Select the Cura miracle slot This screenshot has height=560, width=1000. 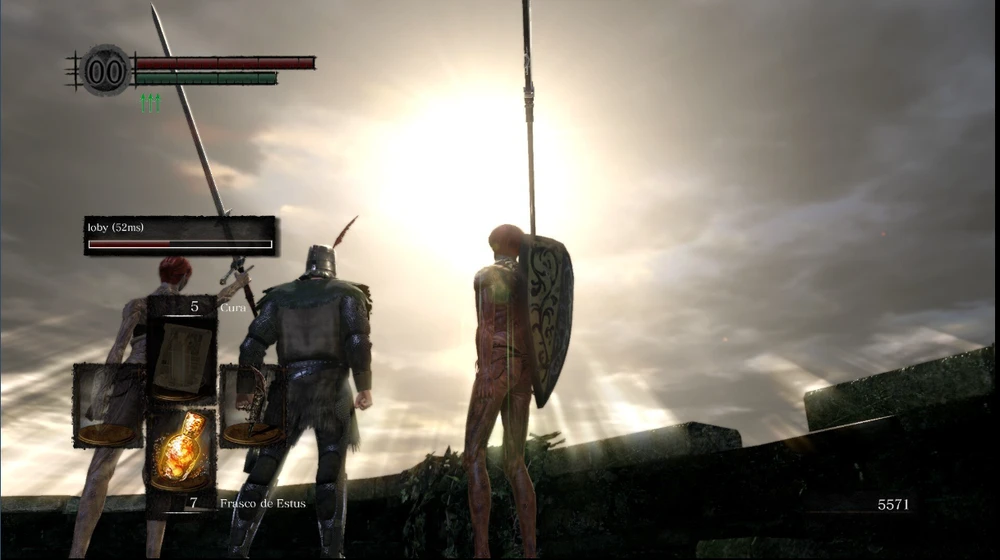(182, 352)
